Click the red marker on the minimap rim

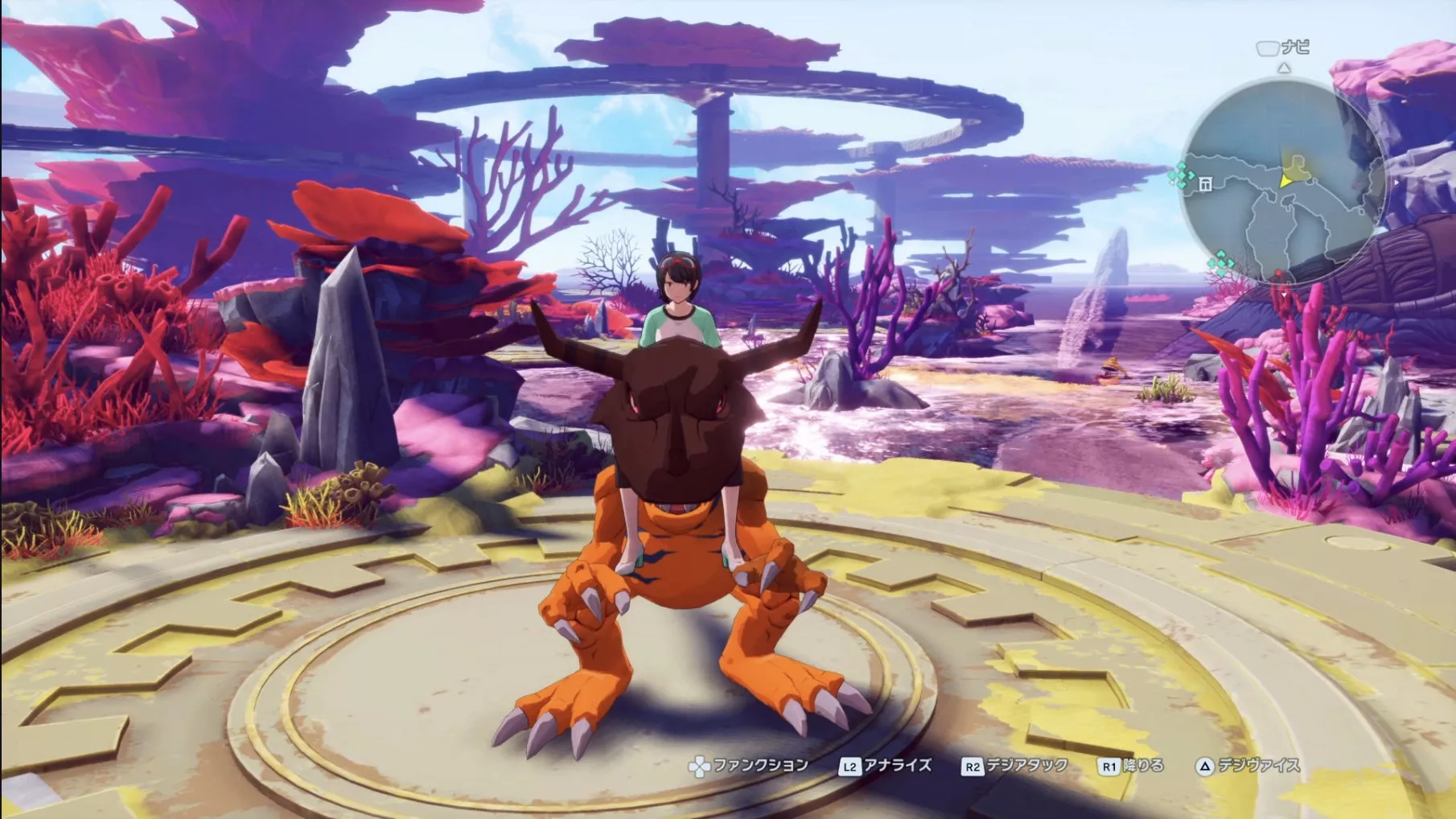[x=1280, y=278]
